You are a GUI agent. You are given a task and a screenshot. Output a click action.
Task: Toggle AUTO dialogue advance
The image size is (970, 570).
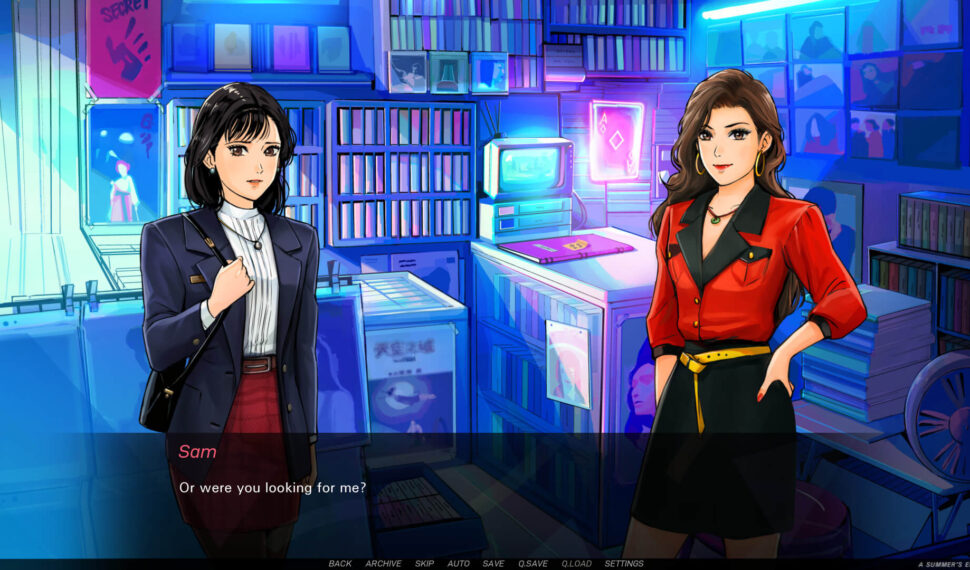(458, 564)
